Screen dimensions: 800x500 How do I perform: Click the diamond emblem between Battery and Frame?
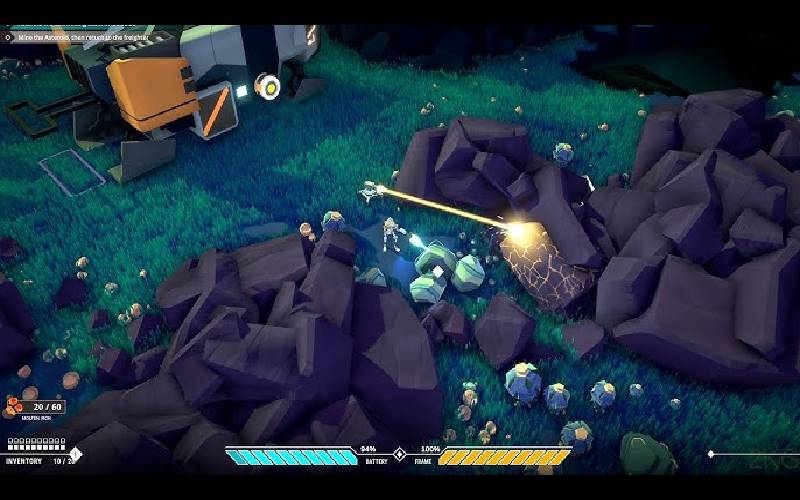coord(399,456)
